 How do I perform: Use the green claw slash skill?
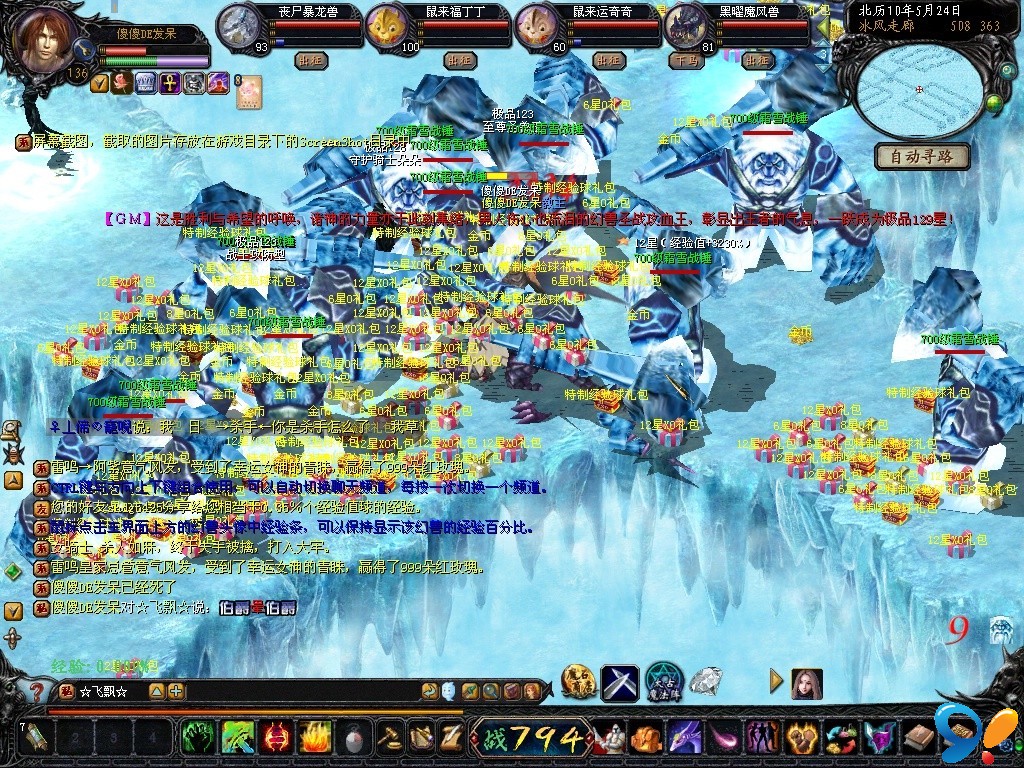click(x=238, y=738)
